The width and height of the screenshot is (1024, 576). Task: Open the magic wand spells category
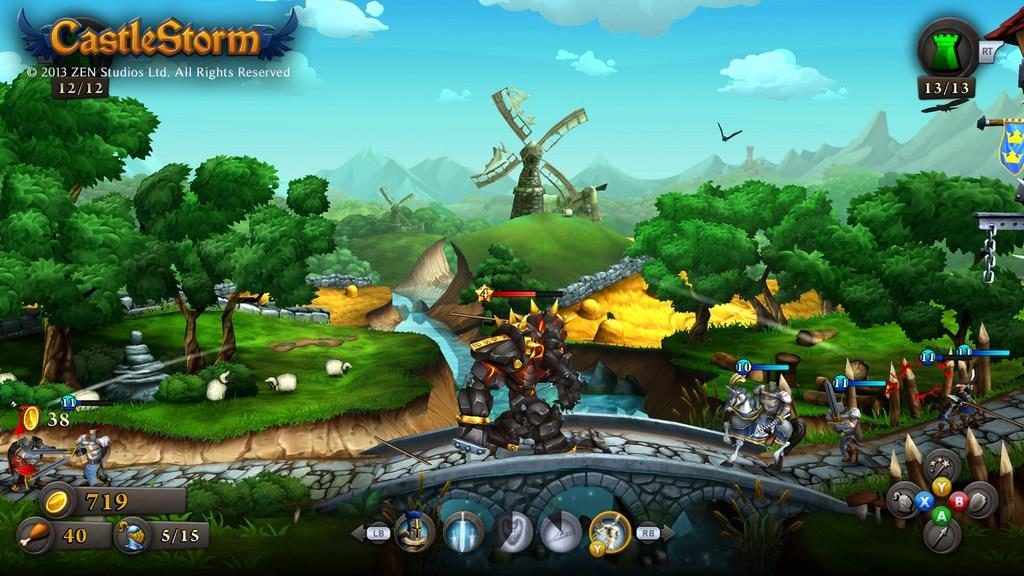click(939, 466)
